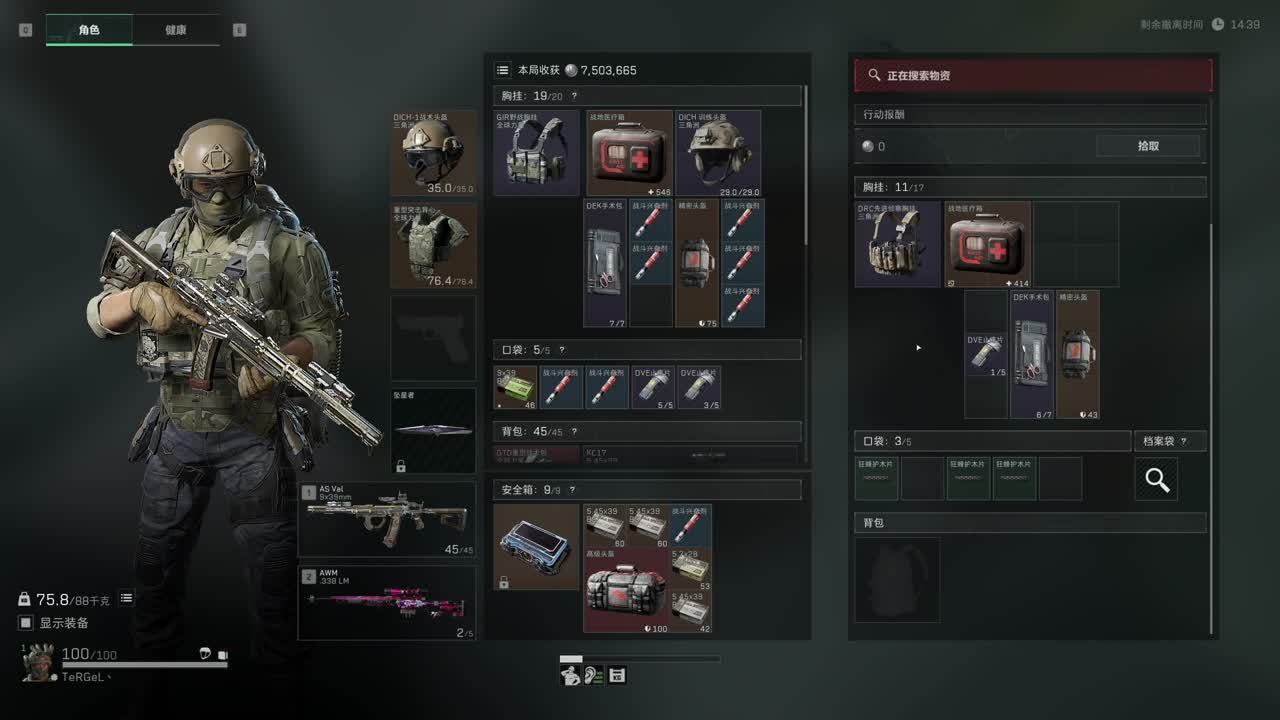Select the equipped DICH-1 tactical helmet slot
Viewport: 1280px width, 720px height.
click(x=433, y=153)
